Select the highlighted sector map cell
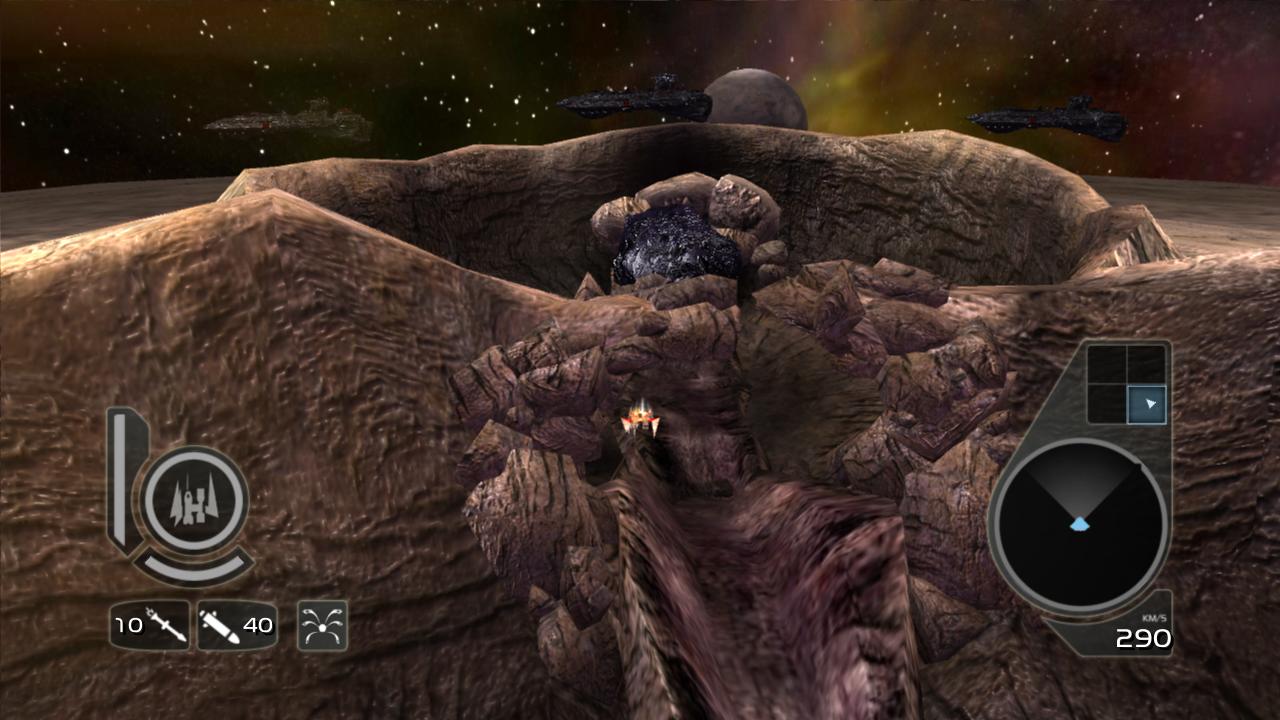 click(1146, 404)
